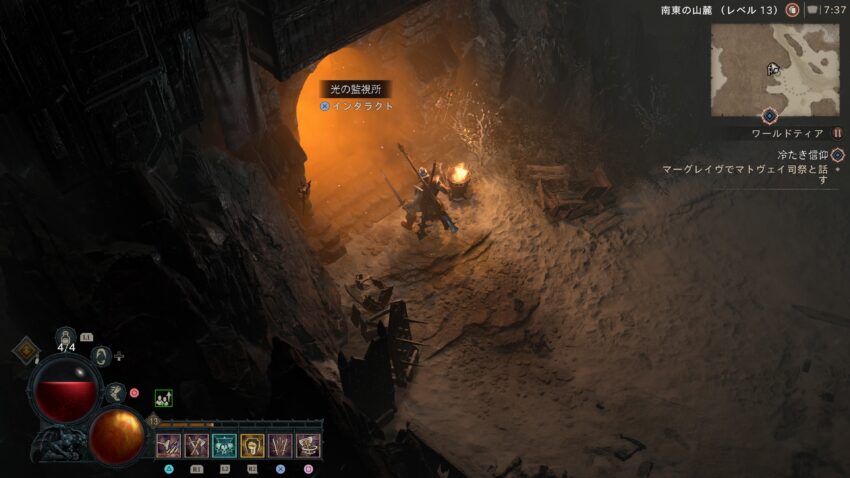The height and width of the screenshot is (478, 850).
Task: Click the World Tier (ワールドティア) indicator
Action: pyautogui.click(x=788, y=133)
